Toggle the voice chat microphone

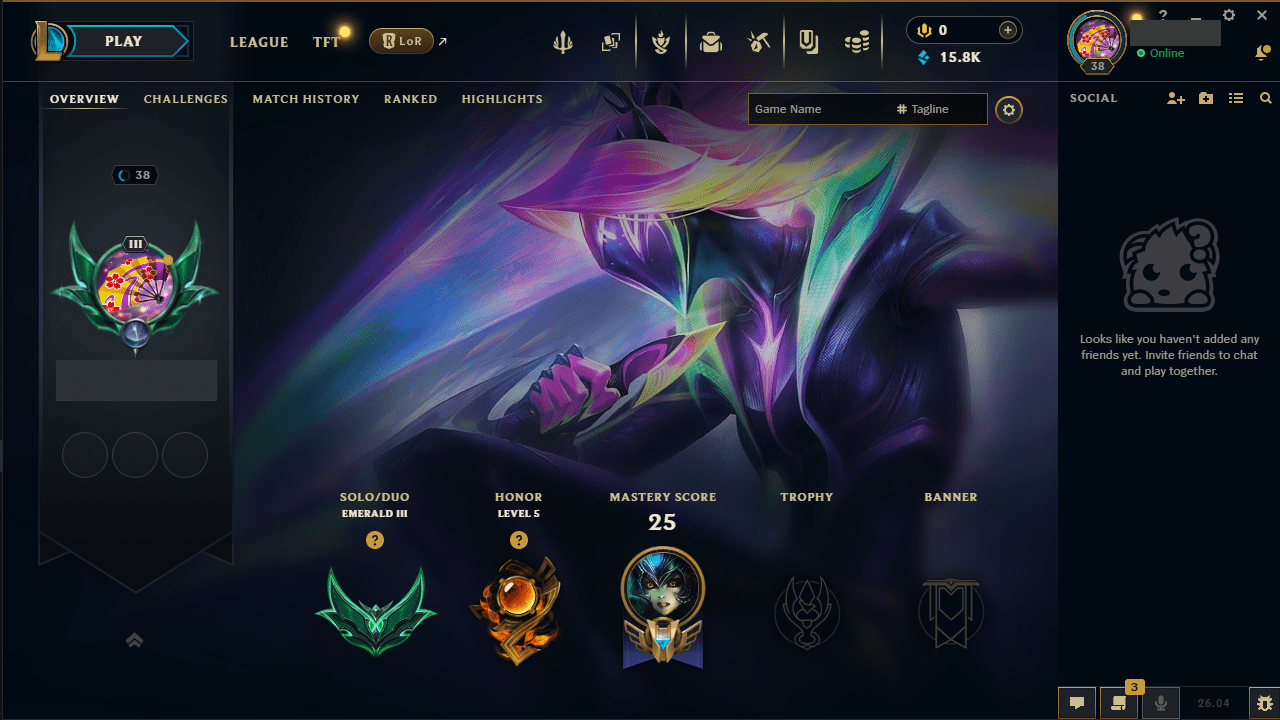(x=1161, y=703)
